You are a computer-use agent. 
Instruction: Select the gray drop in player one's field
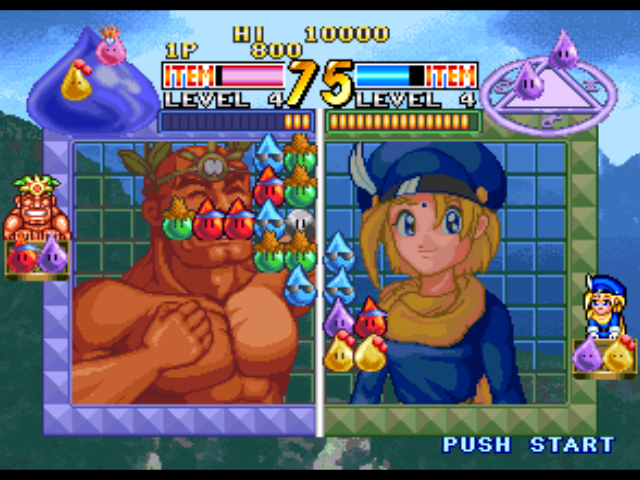pyautogui.click(x=300, y=224)
